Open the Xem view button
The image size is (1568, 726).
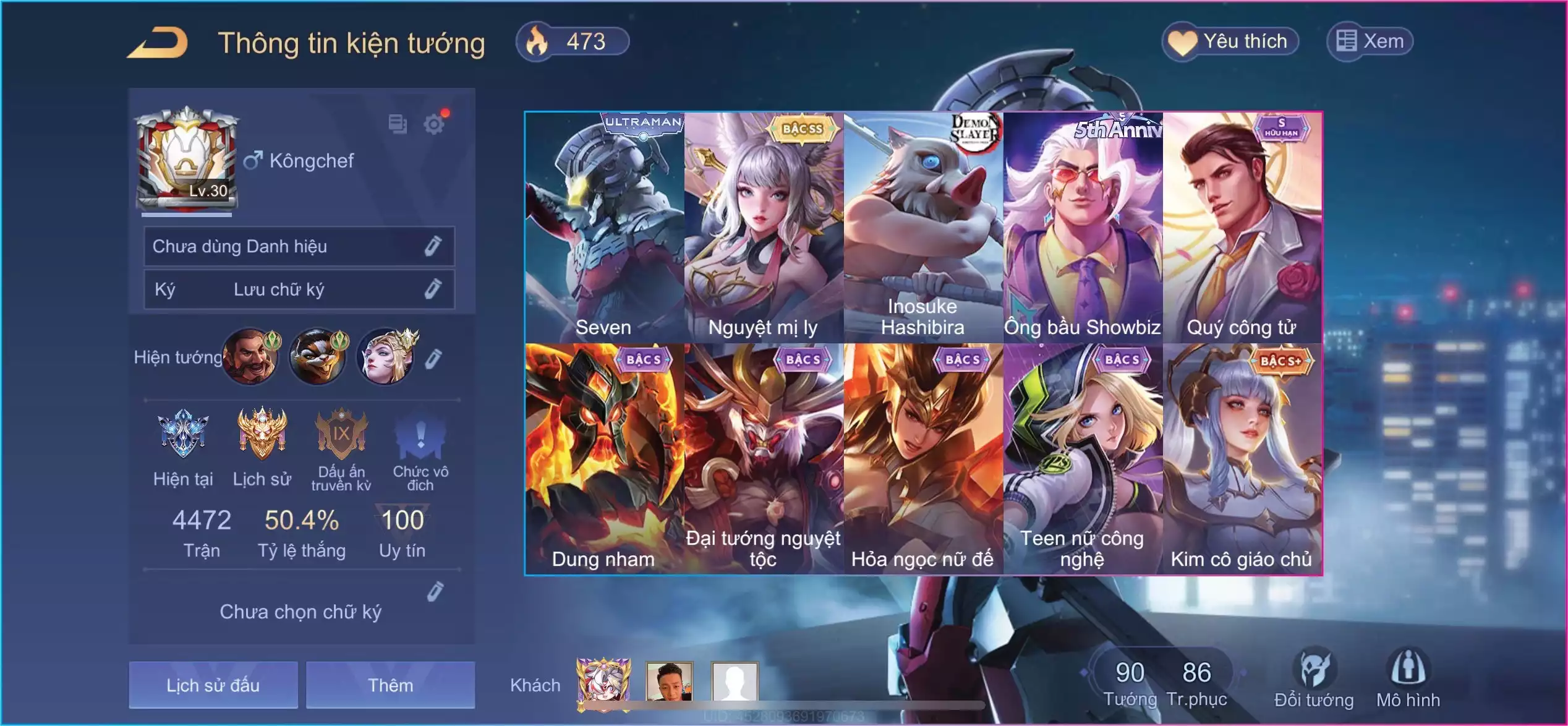coord(1370,41)
